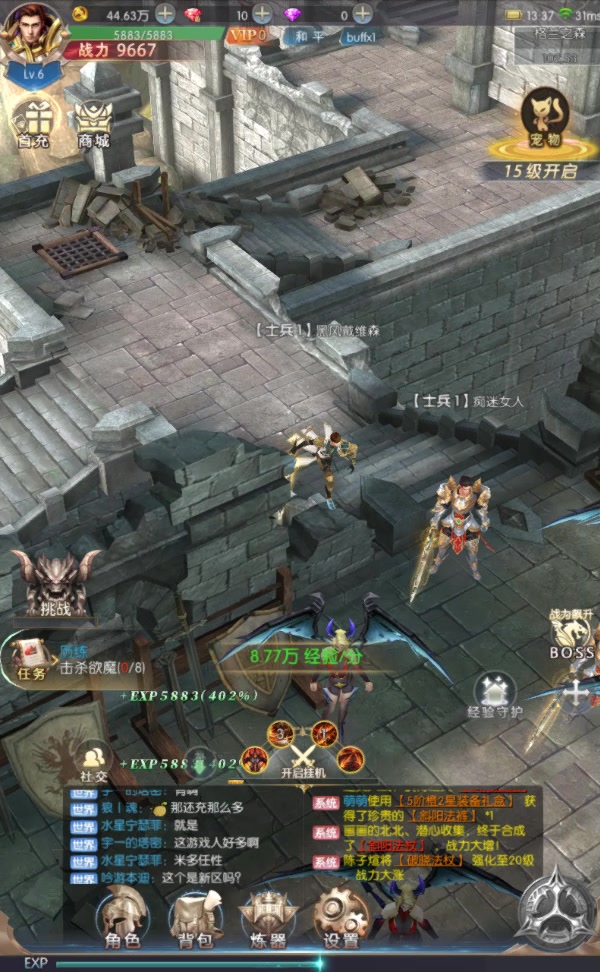The height and width of the screenshot is (972, 600).
Task: Open the 首充 first recharge gift
Action: (x=33, y=122)
